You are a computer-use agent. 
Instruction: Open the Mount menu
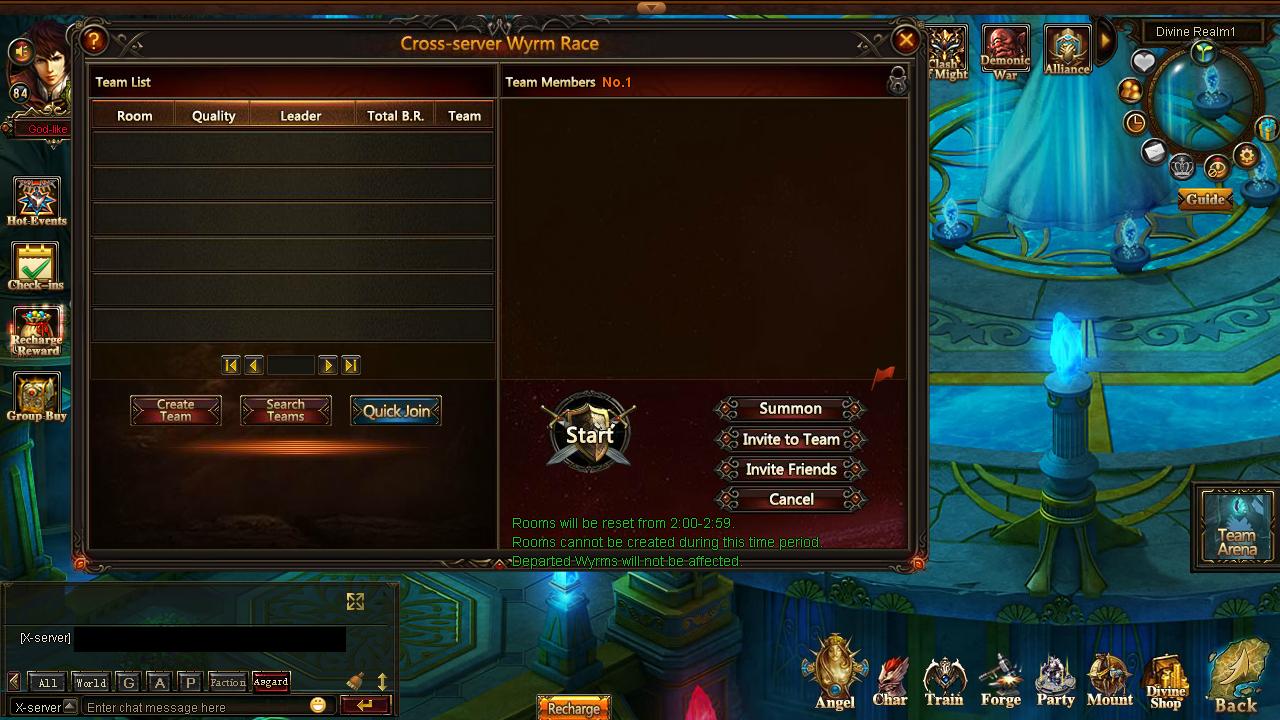1109,680
